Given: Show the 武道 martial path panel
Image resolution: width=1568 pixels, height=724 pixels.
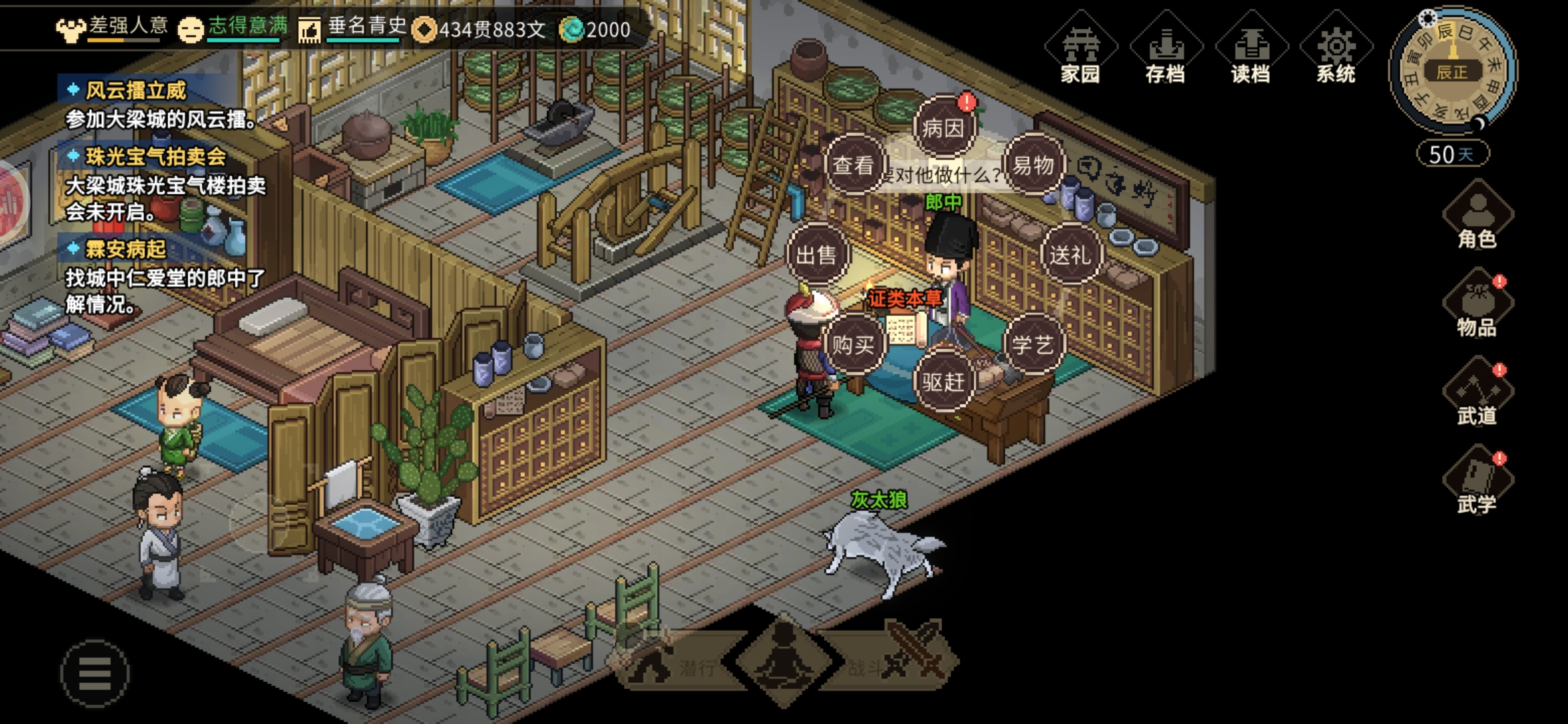Looking at the screenshot, I should click(x=1477, y=394).
